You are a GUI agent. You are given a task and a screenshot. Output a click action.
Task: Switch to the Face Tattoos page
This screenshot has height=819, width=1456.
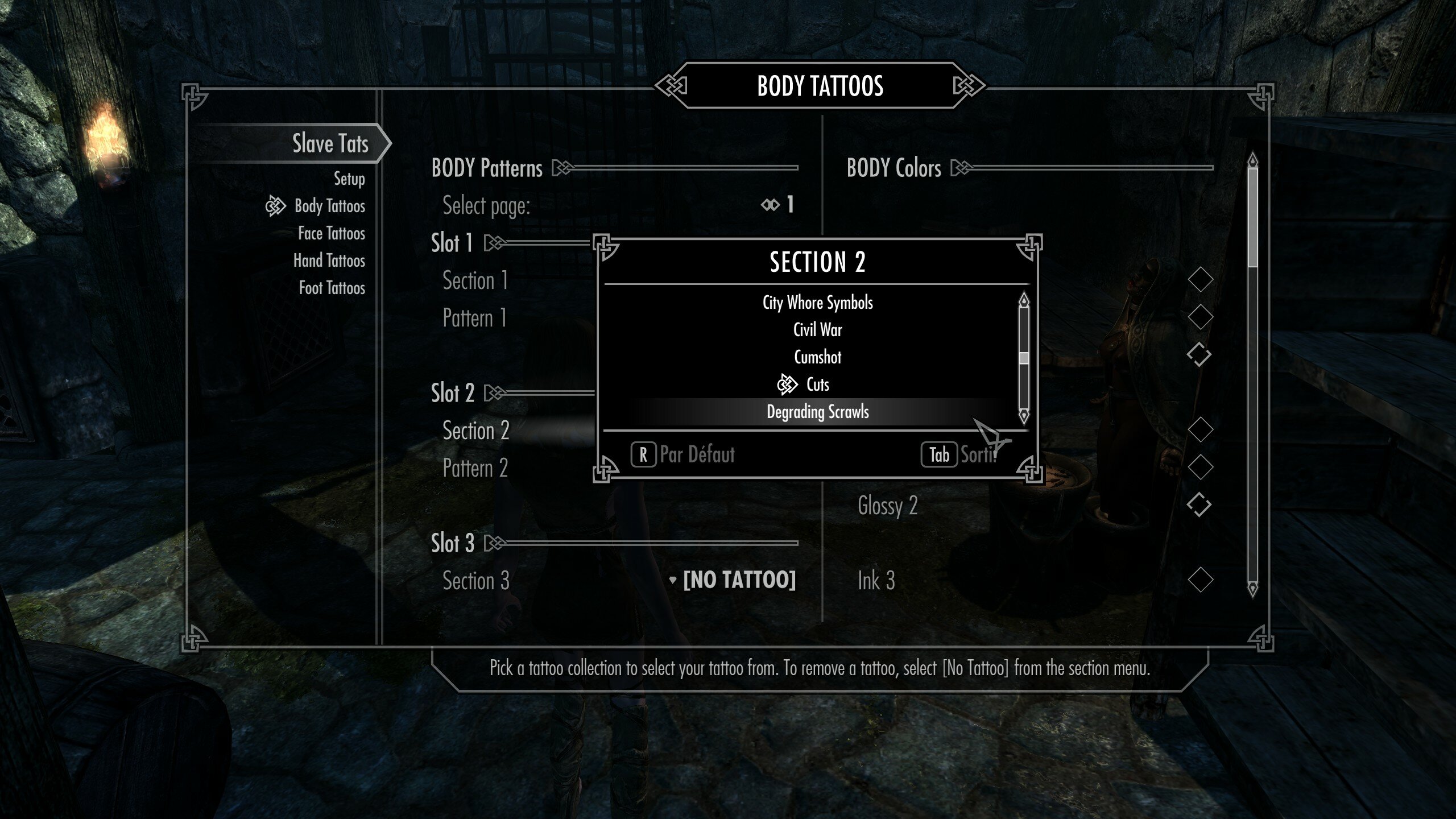330,233
